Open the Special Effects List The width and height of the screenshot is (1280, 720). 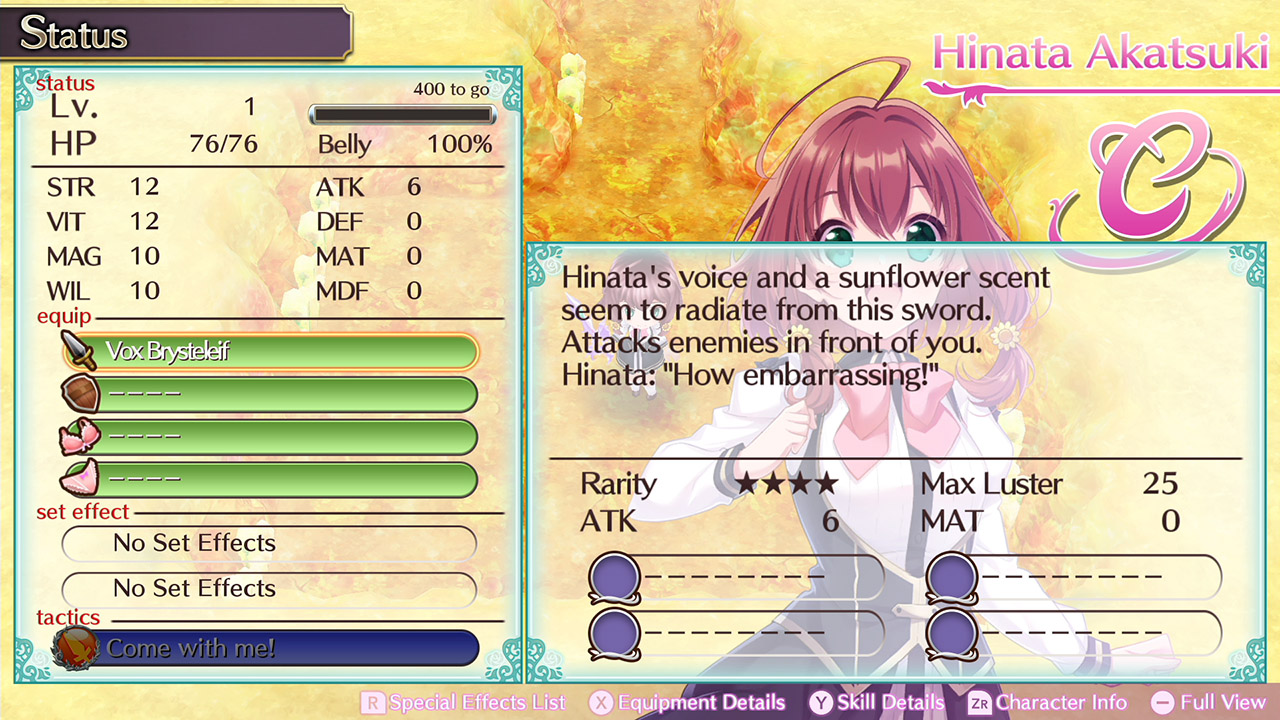[x=465, y=702]
